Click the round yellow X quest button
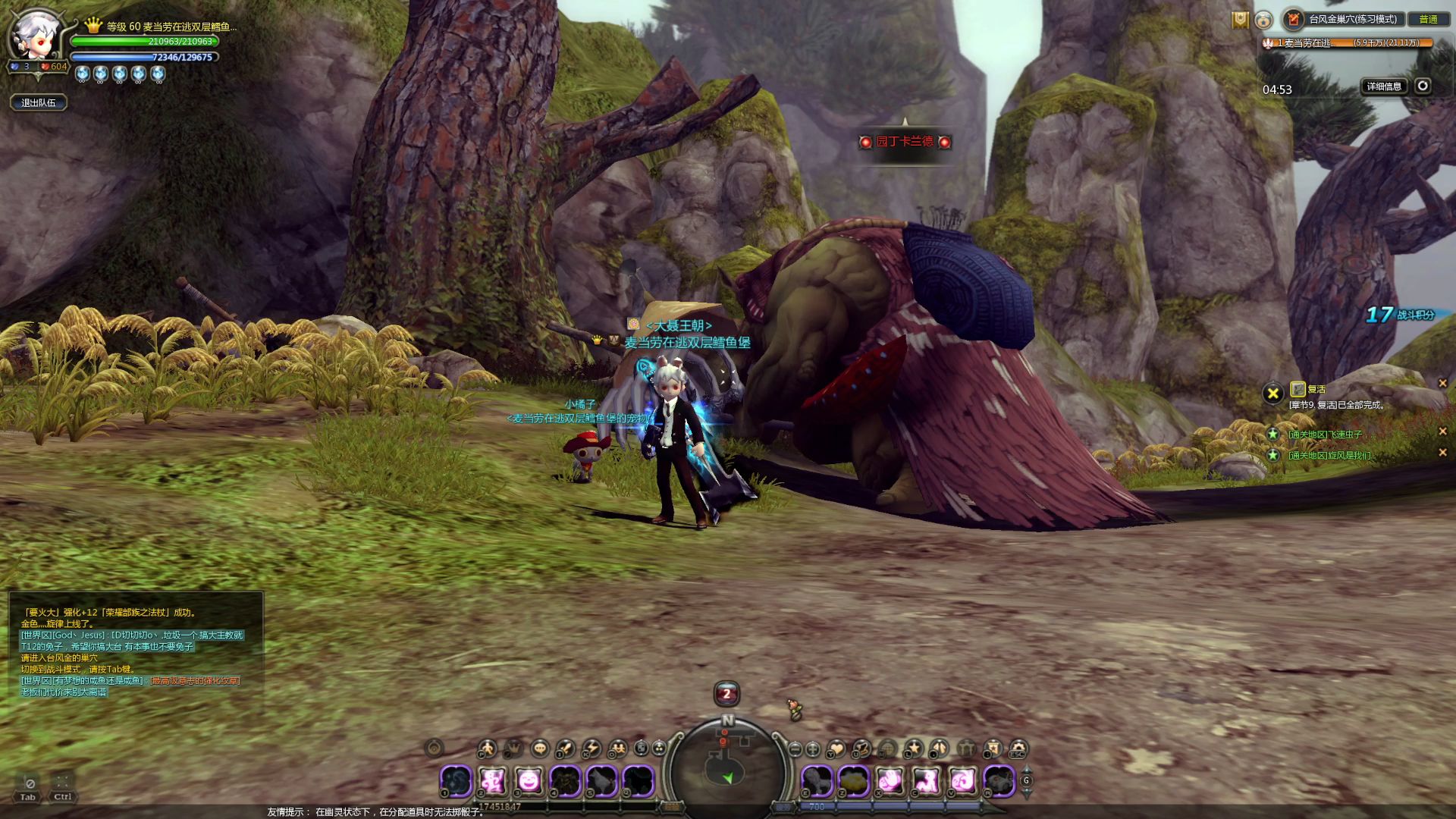The height and width of the screenshot is (819, 1456). coord(1272,393)
